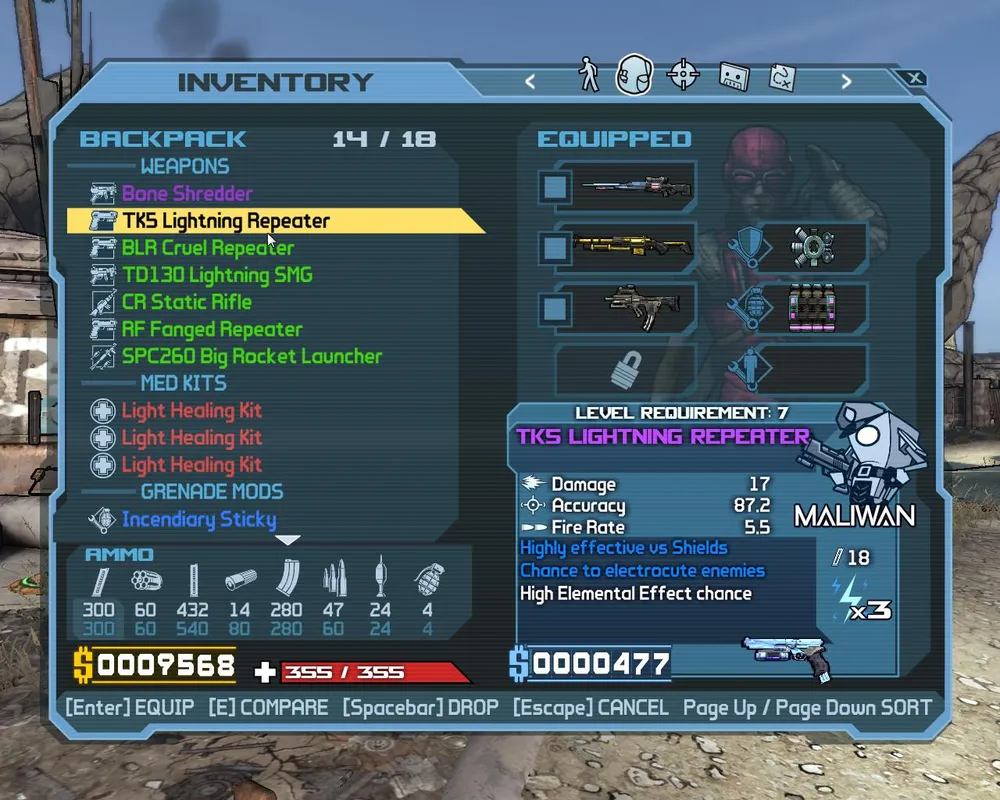Go to the previous menu tab arrow
The image size is (1000, 800).
530,82
